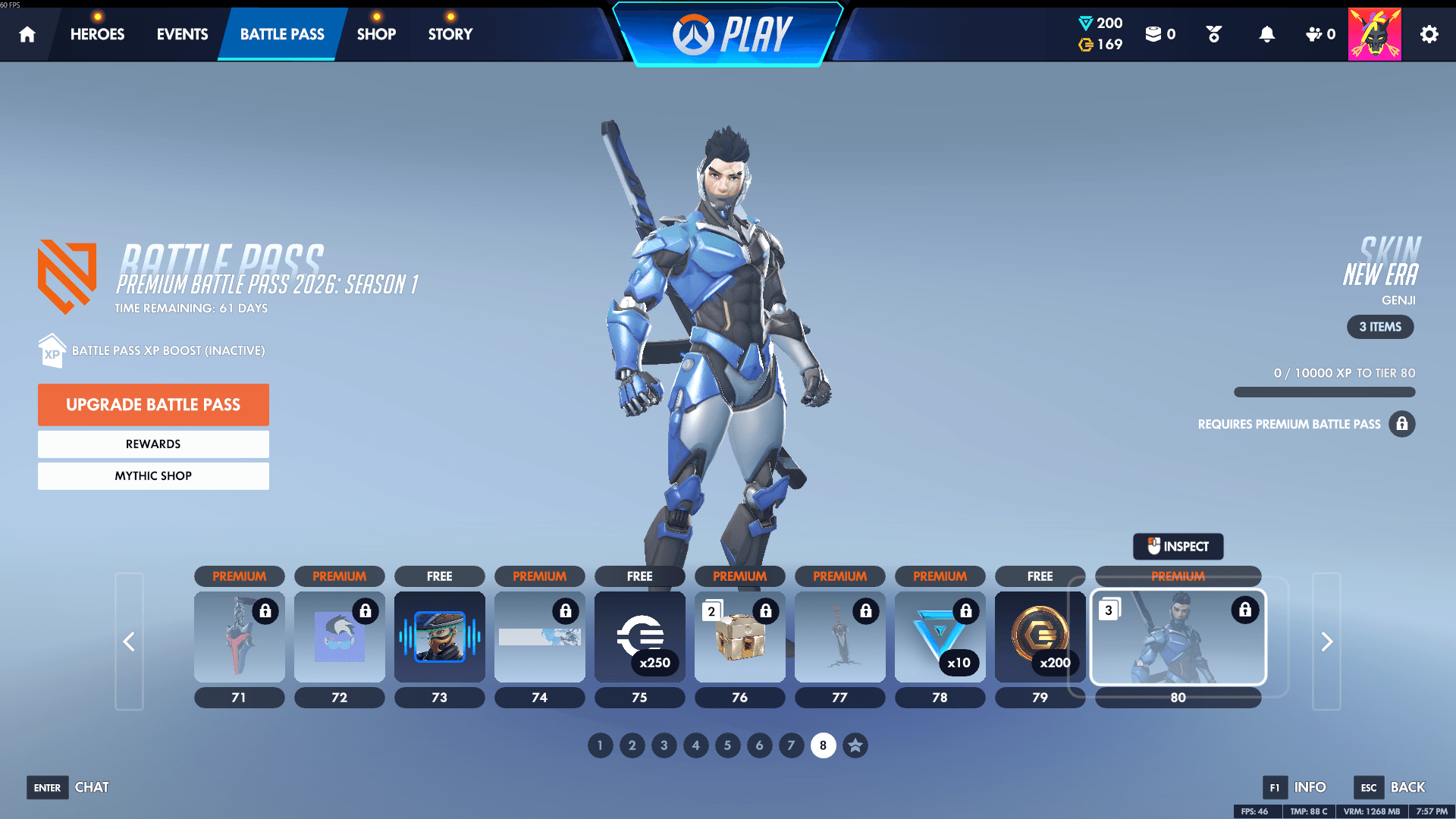Click the Inspect button for the skin
The height and width of the screenshot is (819, 1456).
click(1178, 546)
